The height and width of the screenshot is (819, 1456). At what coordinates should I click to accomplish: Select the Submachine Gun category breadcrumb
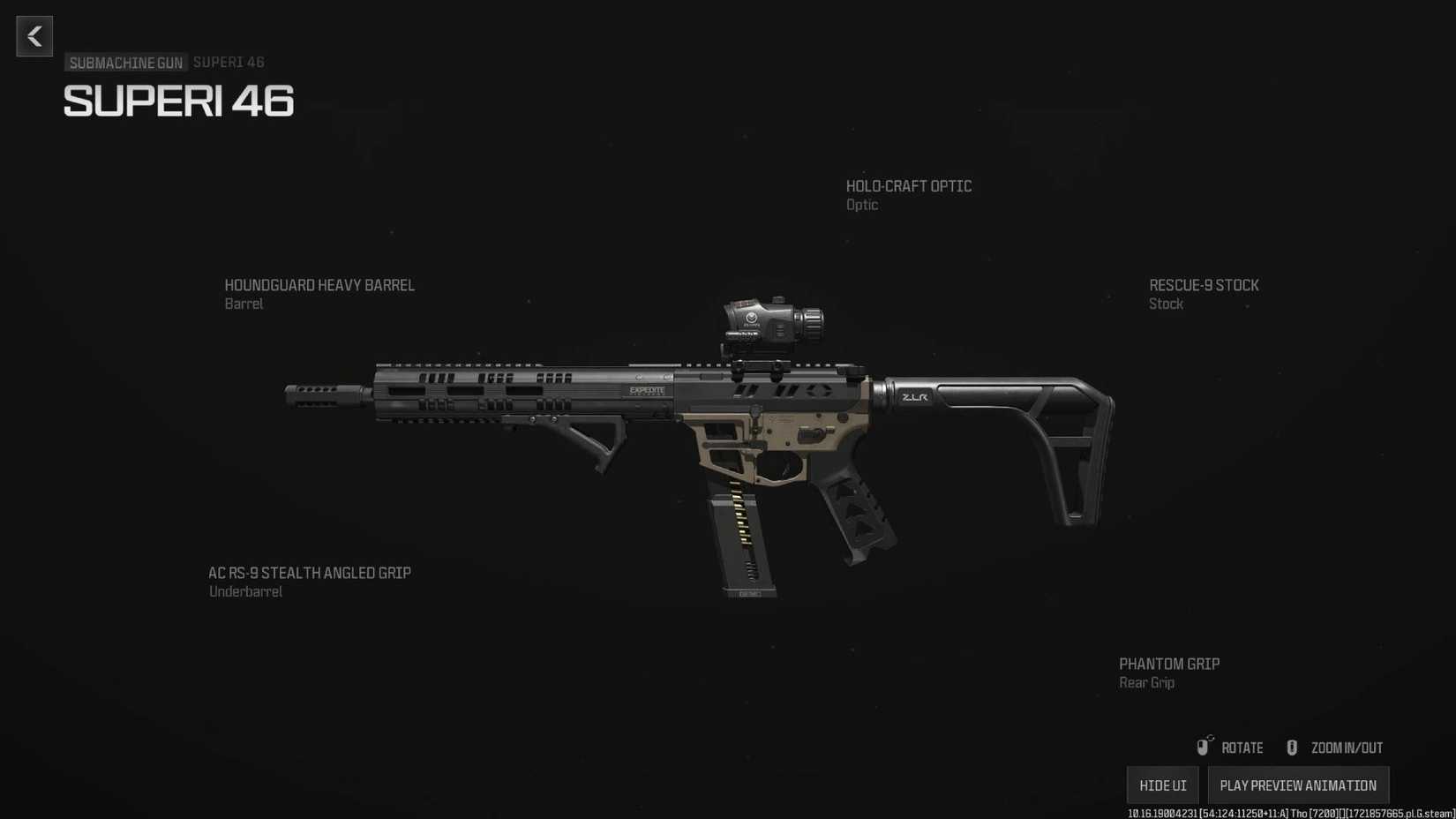125,63
